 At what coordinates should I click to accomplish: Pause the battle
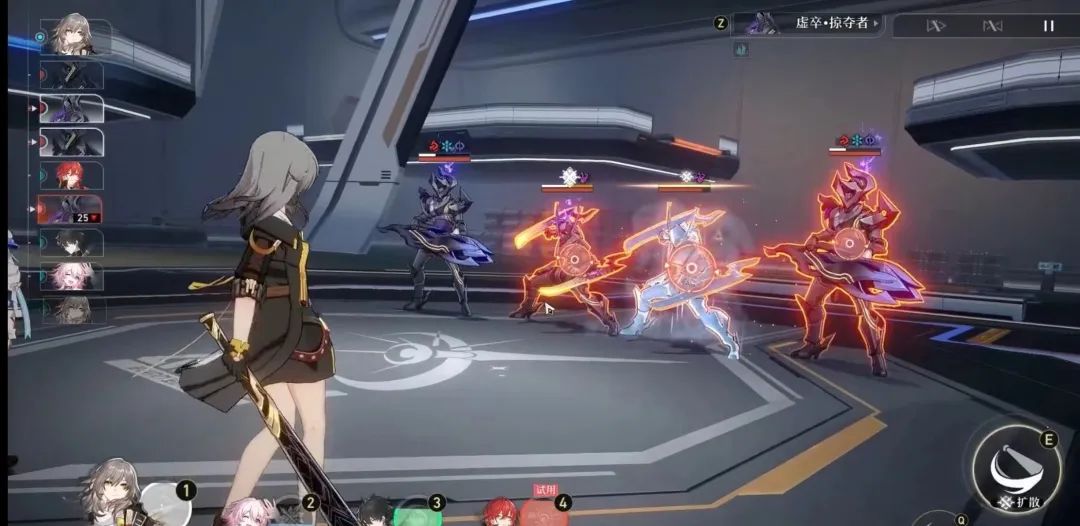[1048, 26]
